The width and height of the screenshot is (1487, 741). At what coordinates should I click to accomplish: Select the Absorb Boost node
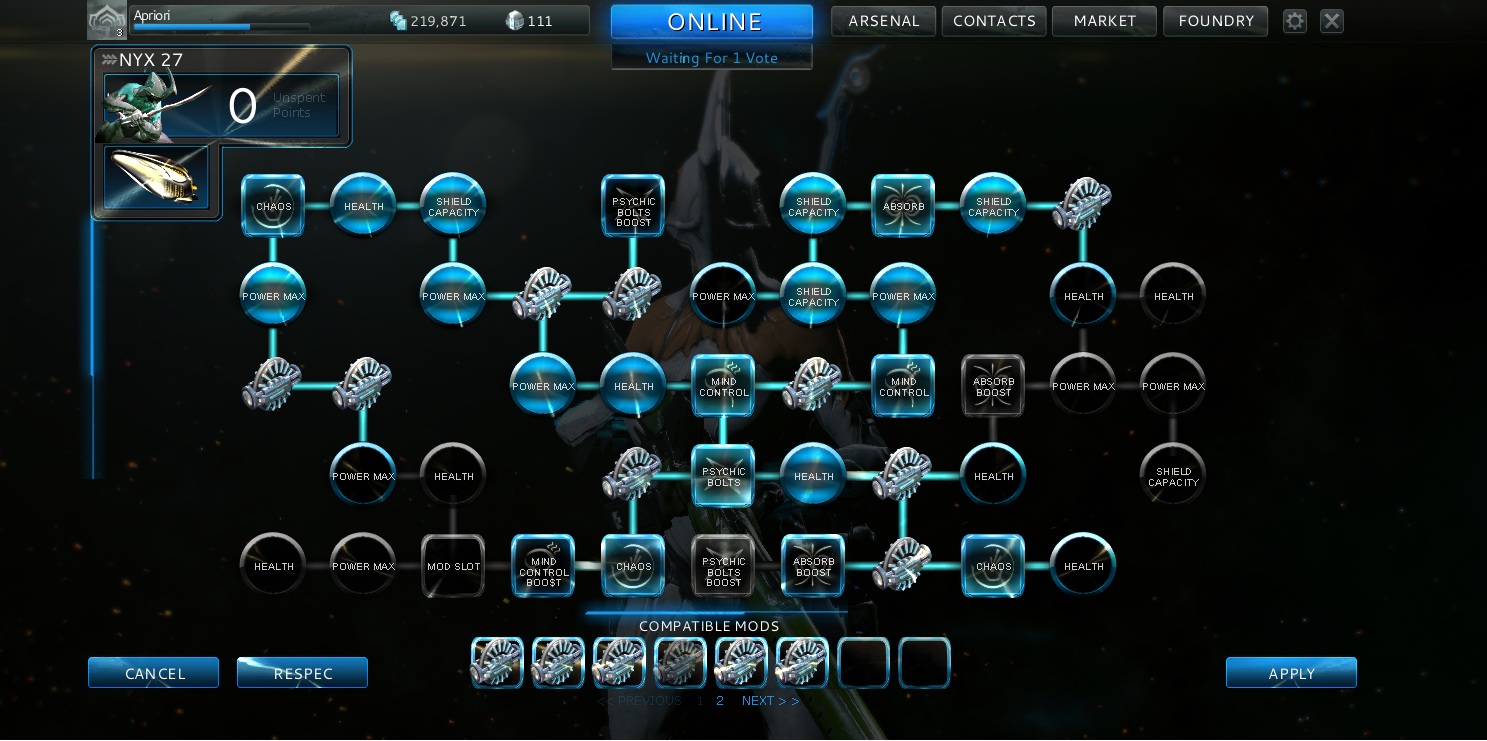tap(813, 565)
